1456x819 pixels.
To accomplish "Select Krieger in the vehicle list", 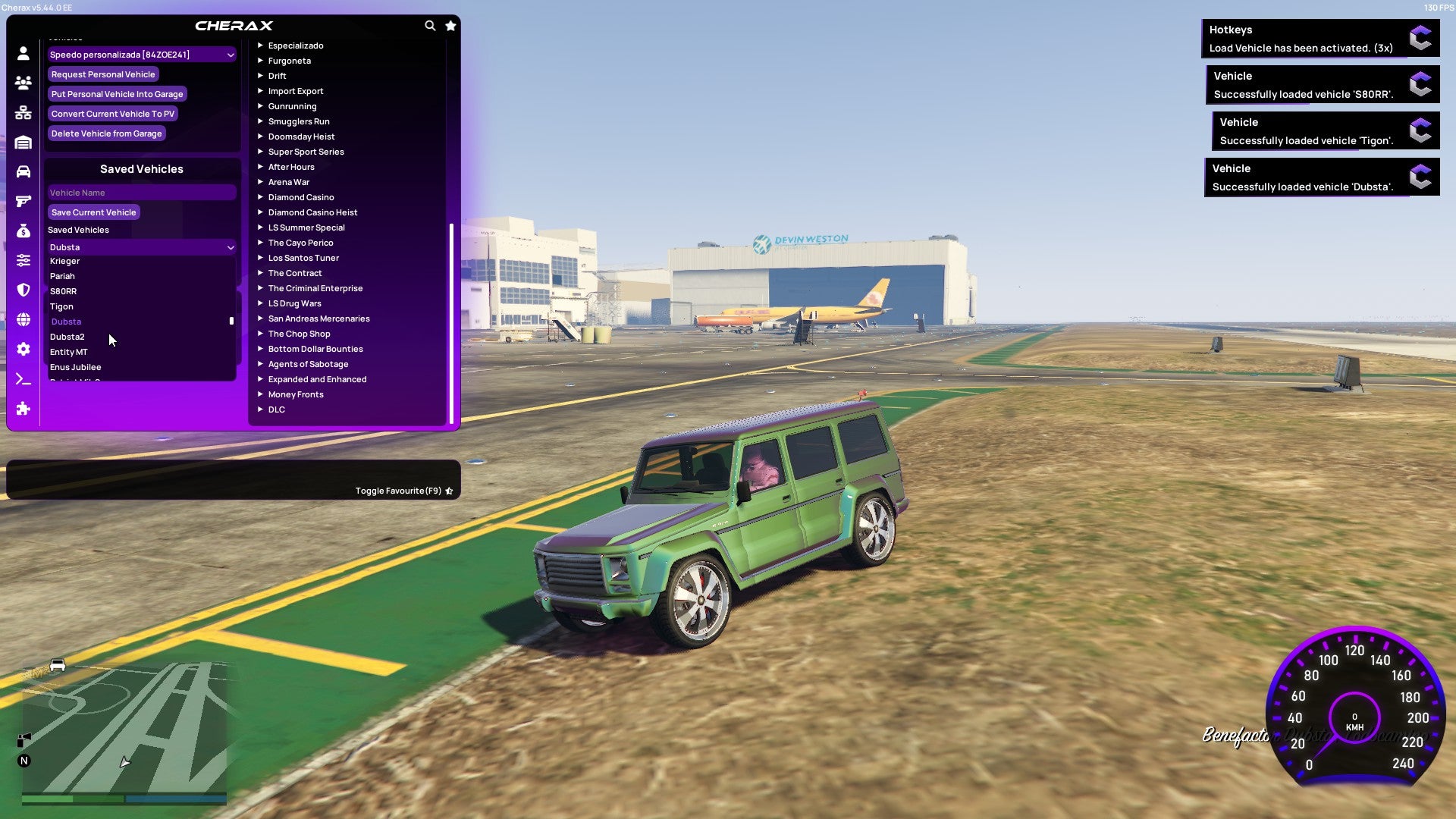I will 65,260.
